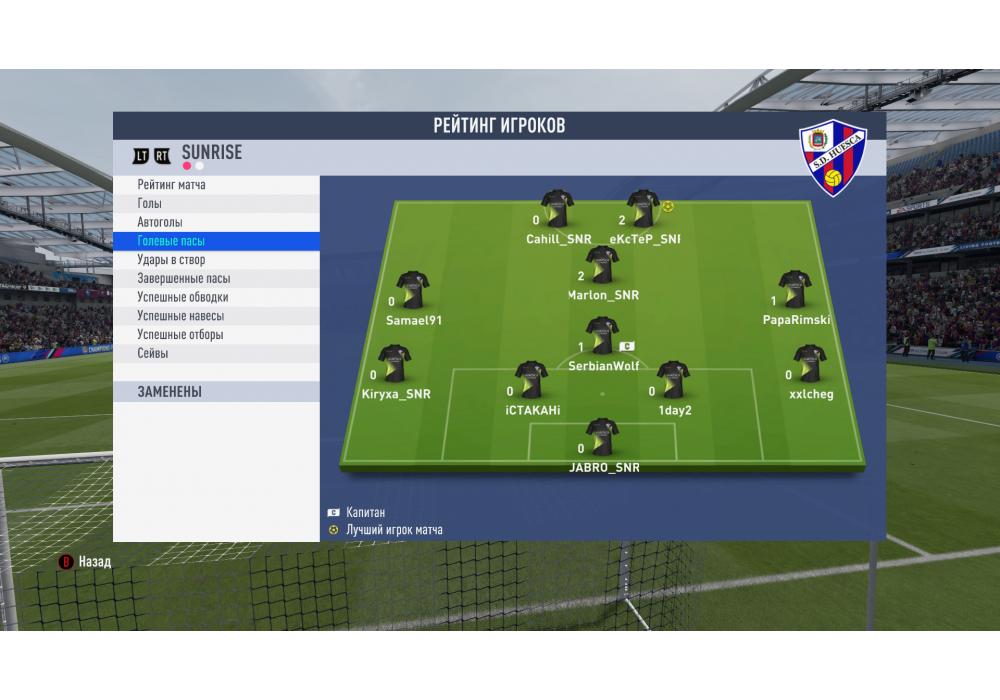Select the highlighted Голевые пасы entry
Screen dimensions: 1000x700
coord(171,241)
